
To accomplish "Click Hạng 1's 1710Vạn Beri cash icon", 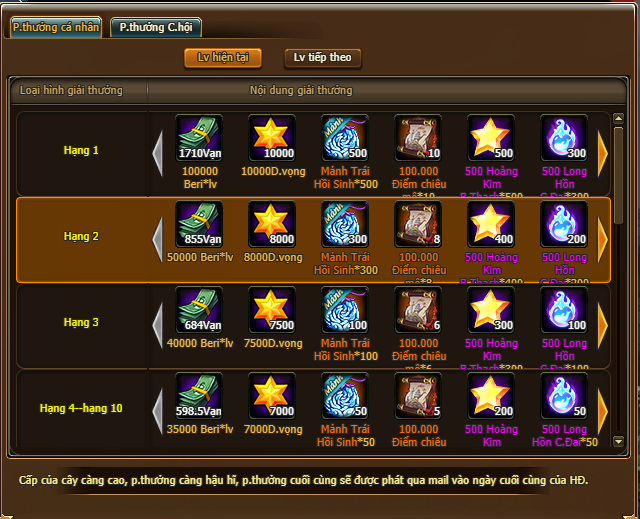I will point(199,139).
